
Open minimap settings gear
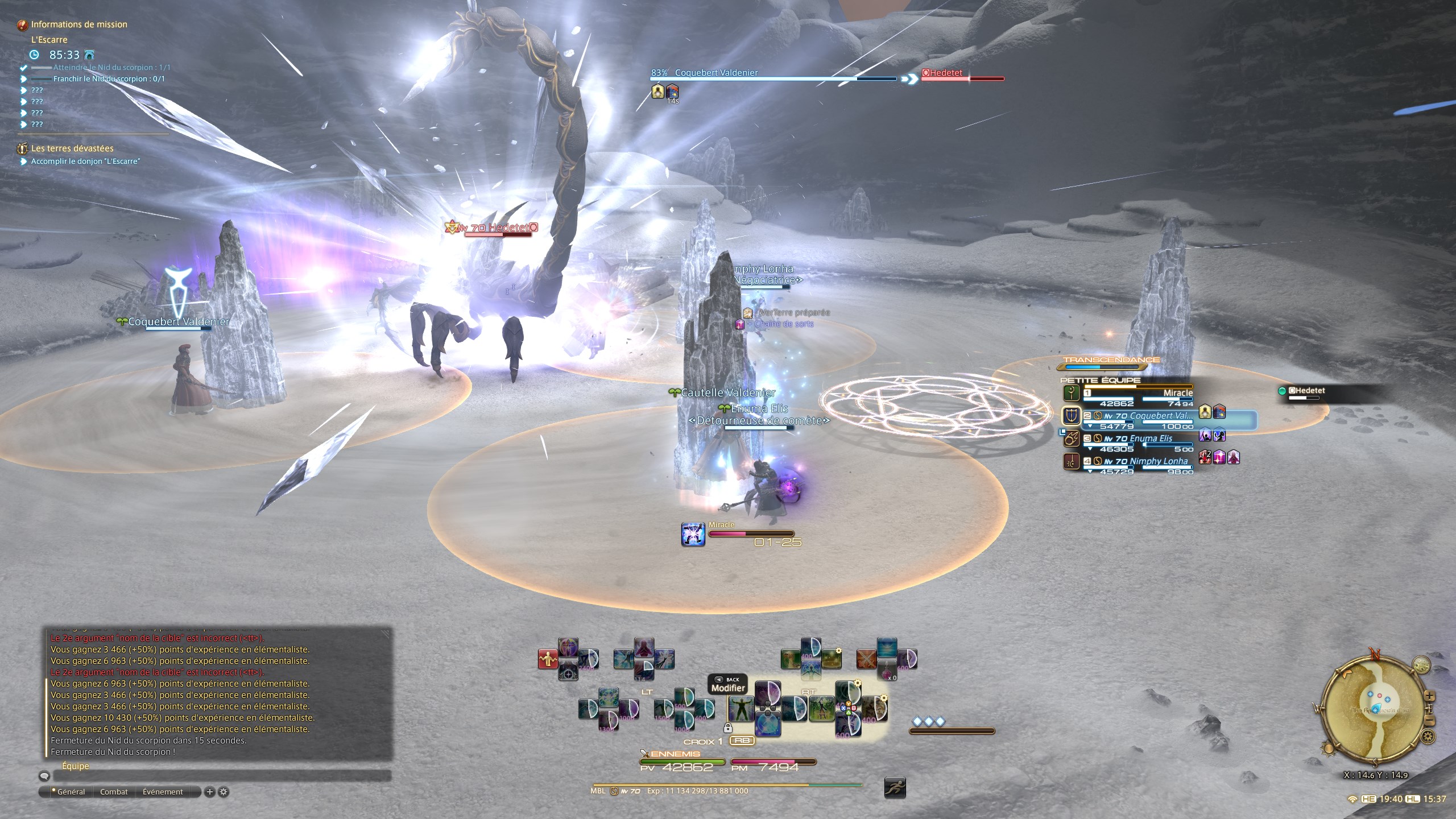coord(1428,737)
